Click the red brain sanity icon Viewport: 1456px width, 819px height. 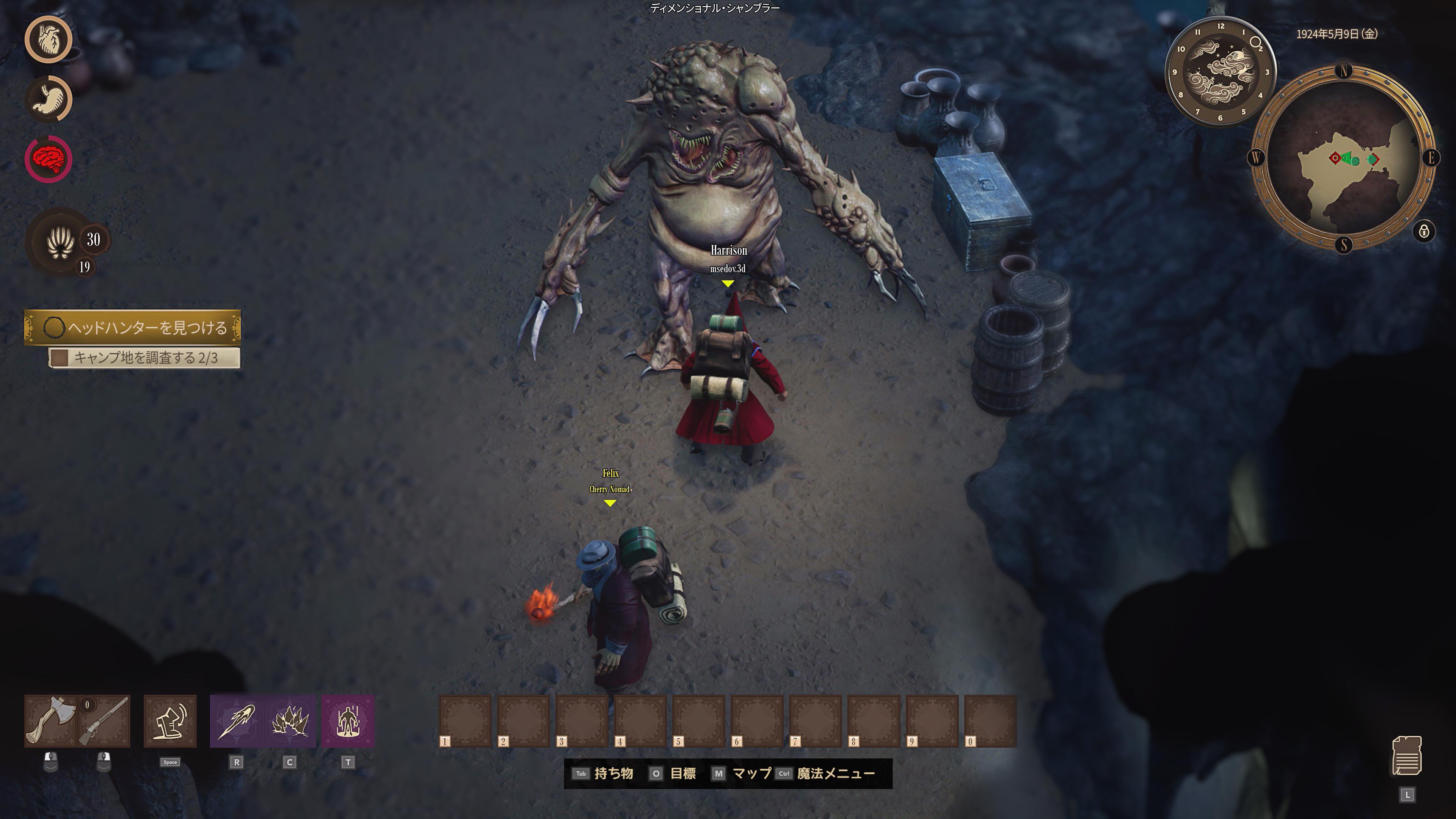point(49,159)
